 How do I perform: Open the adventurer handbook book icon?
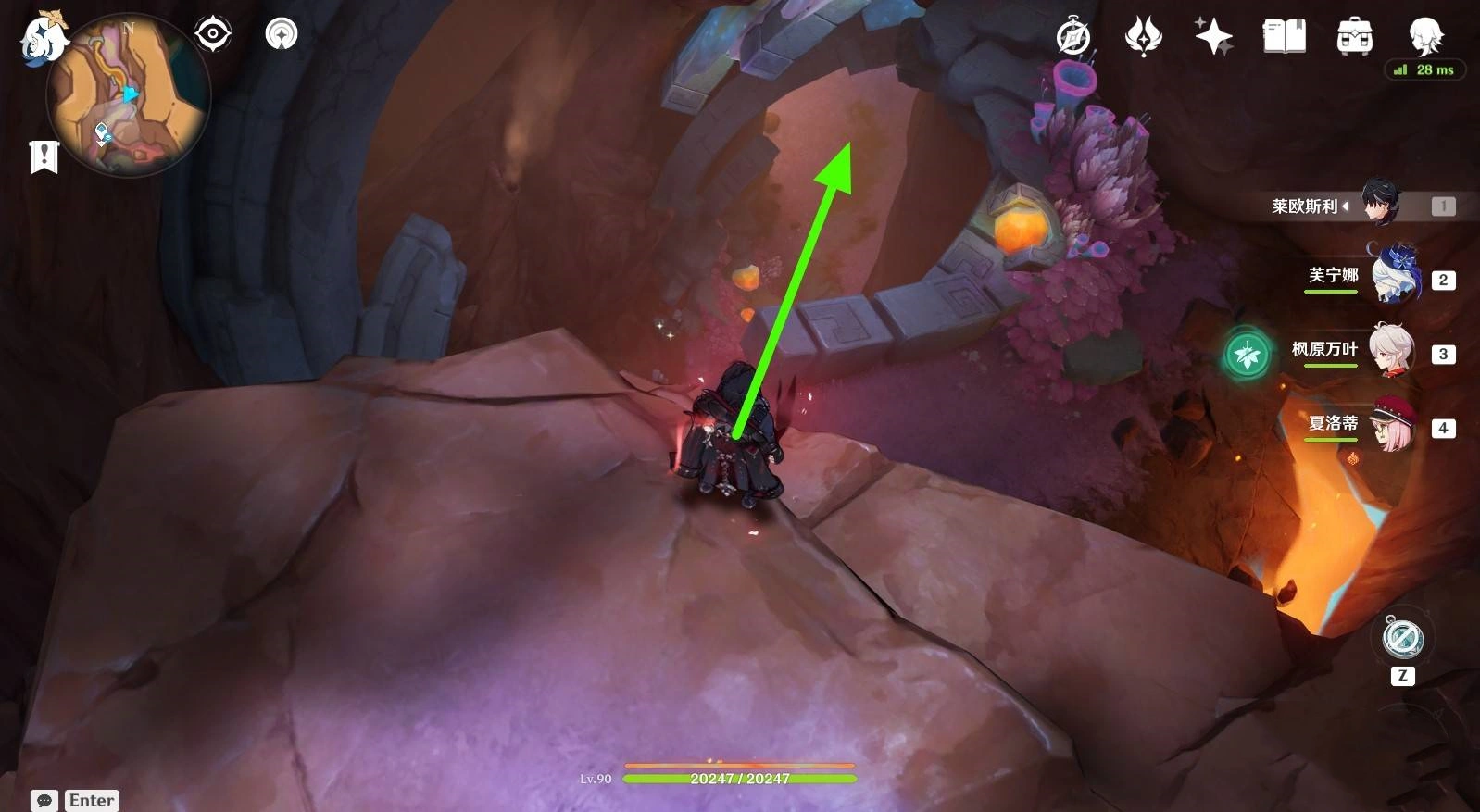tap(1284, 37)
